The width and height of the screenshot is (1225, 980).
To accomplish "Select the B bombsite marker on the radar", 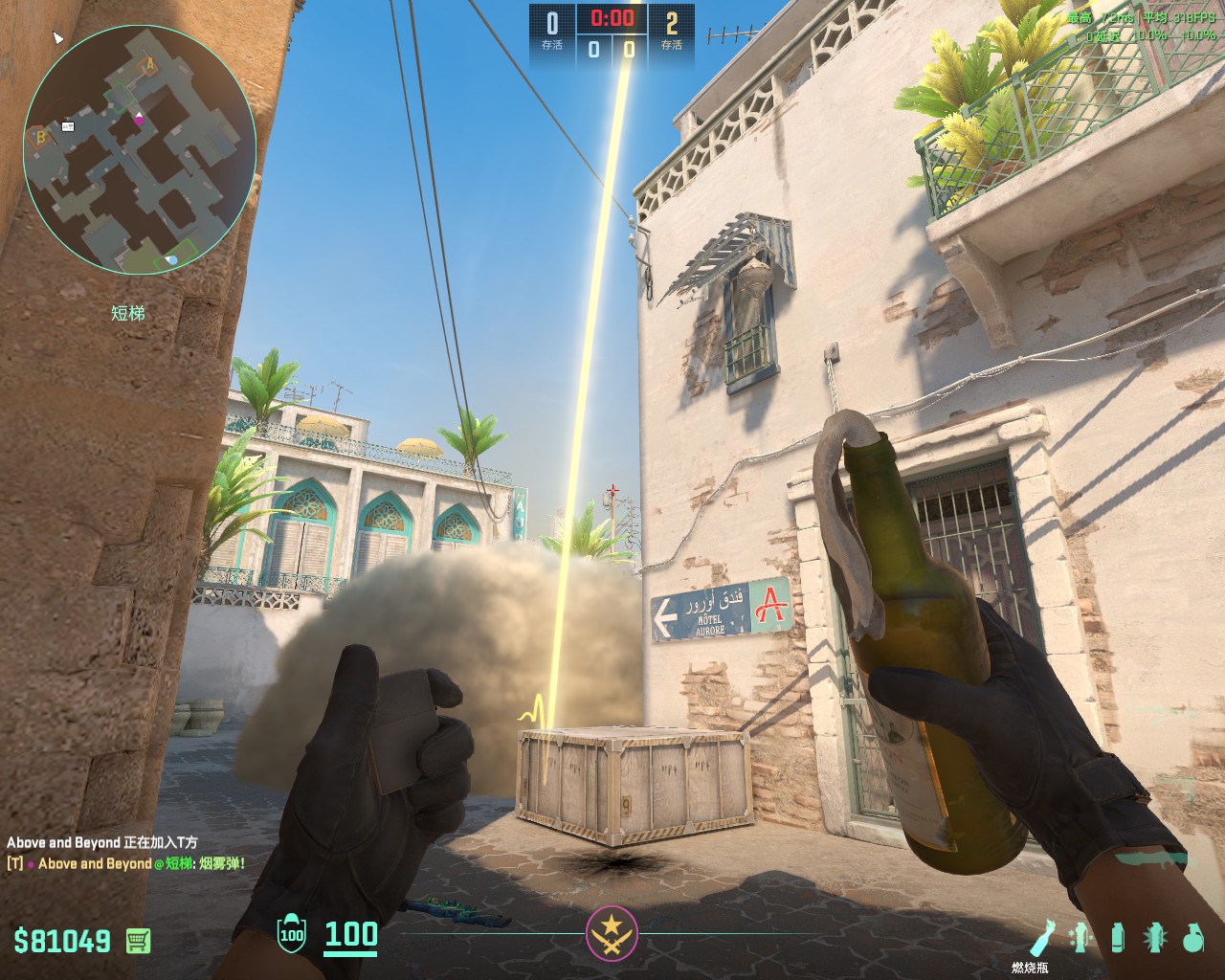I will pyautogui.click(x=41, y=137).
